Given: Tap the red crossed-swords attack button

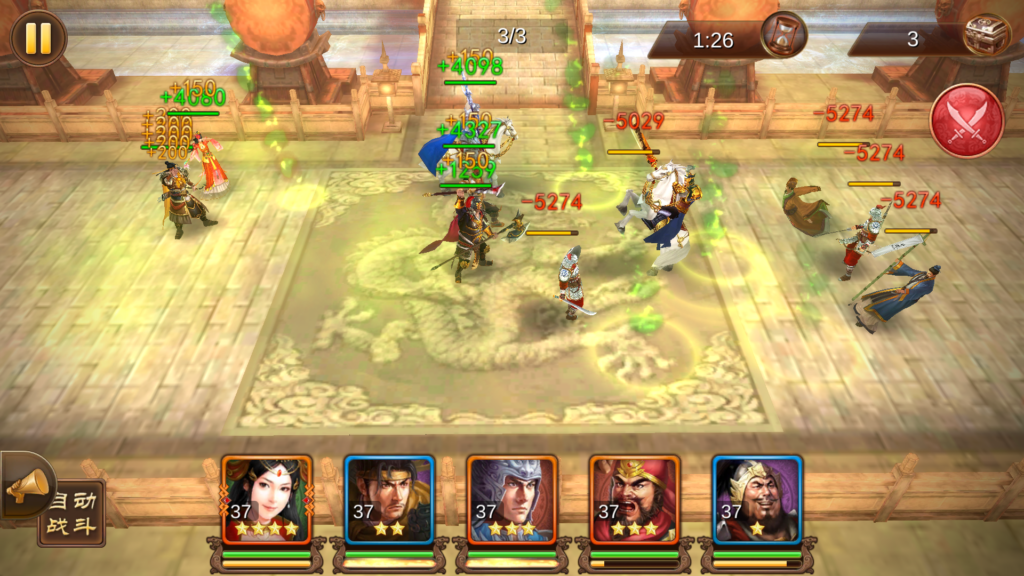Looking at the screenshot, I should coord(966,122).
